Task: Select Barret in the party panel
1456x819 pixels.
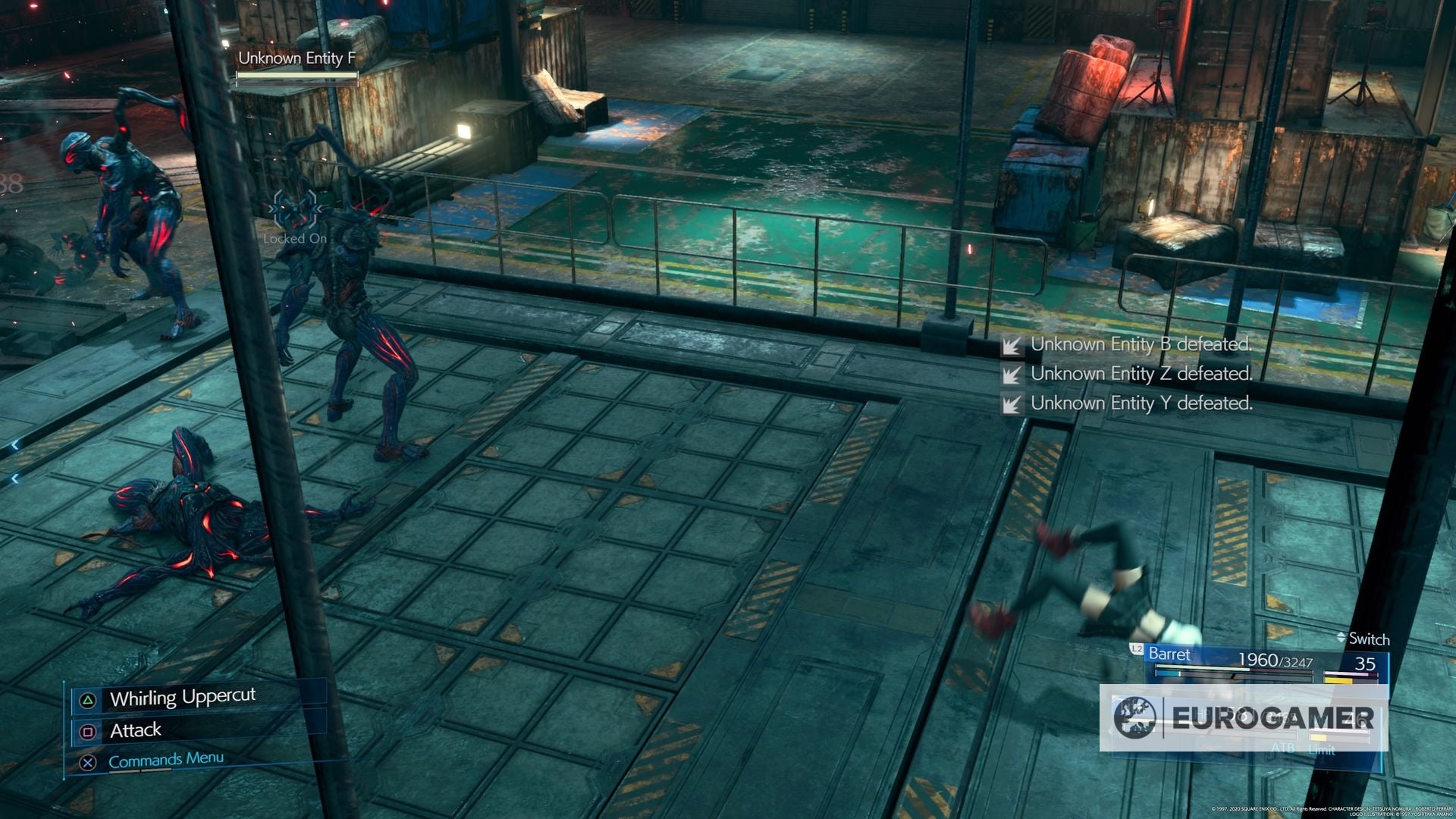Action: (x=1169, y=654)
